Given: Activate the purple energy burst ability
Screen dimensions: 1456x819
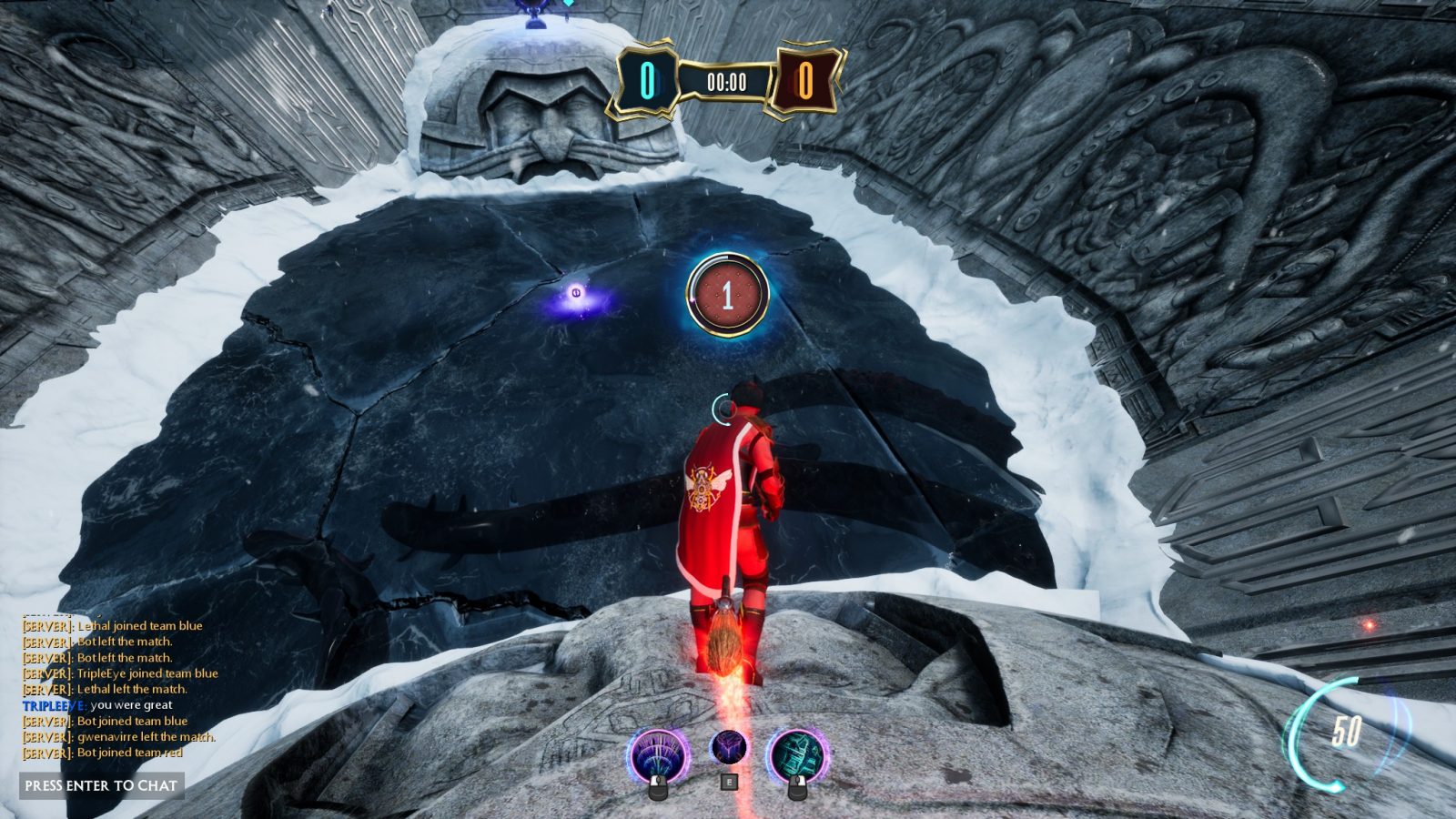Looking at the screenshot, I should point(657,756).
